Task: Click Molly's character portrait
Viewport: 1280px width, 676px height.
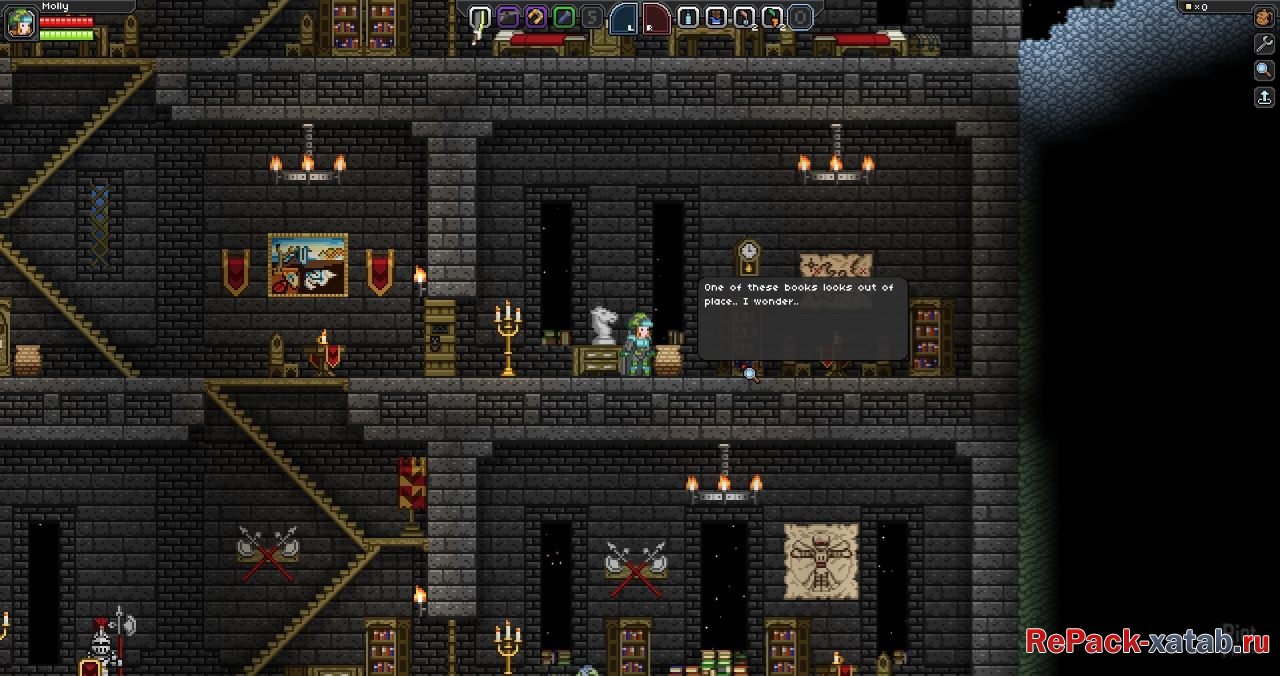Action: (19, 23)
